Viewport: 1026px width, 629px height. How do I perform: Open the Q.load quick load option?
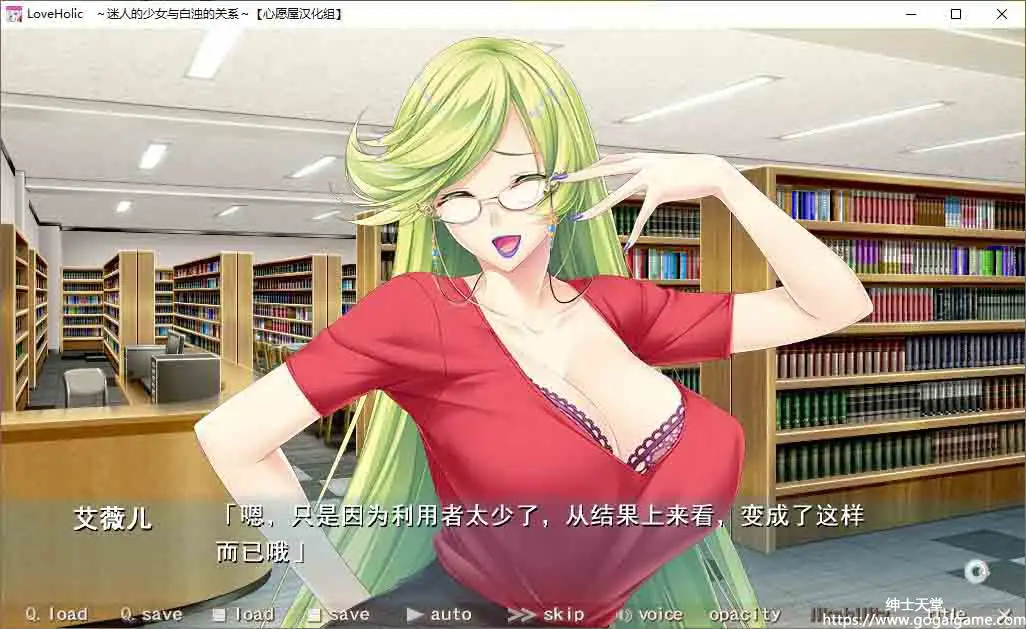click(56, 614)
